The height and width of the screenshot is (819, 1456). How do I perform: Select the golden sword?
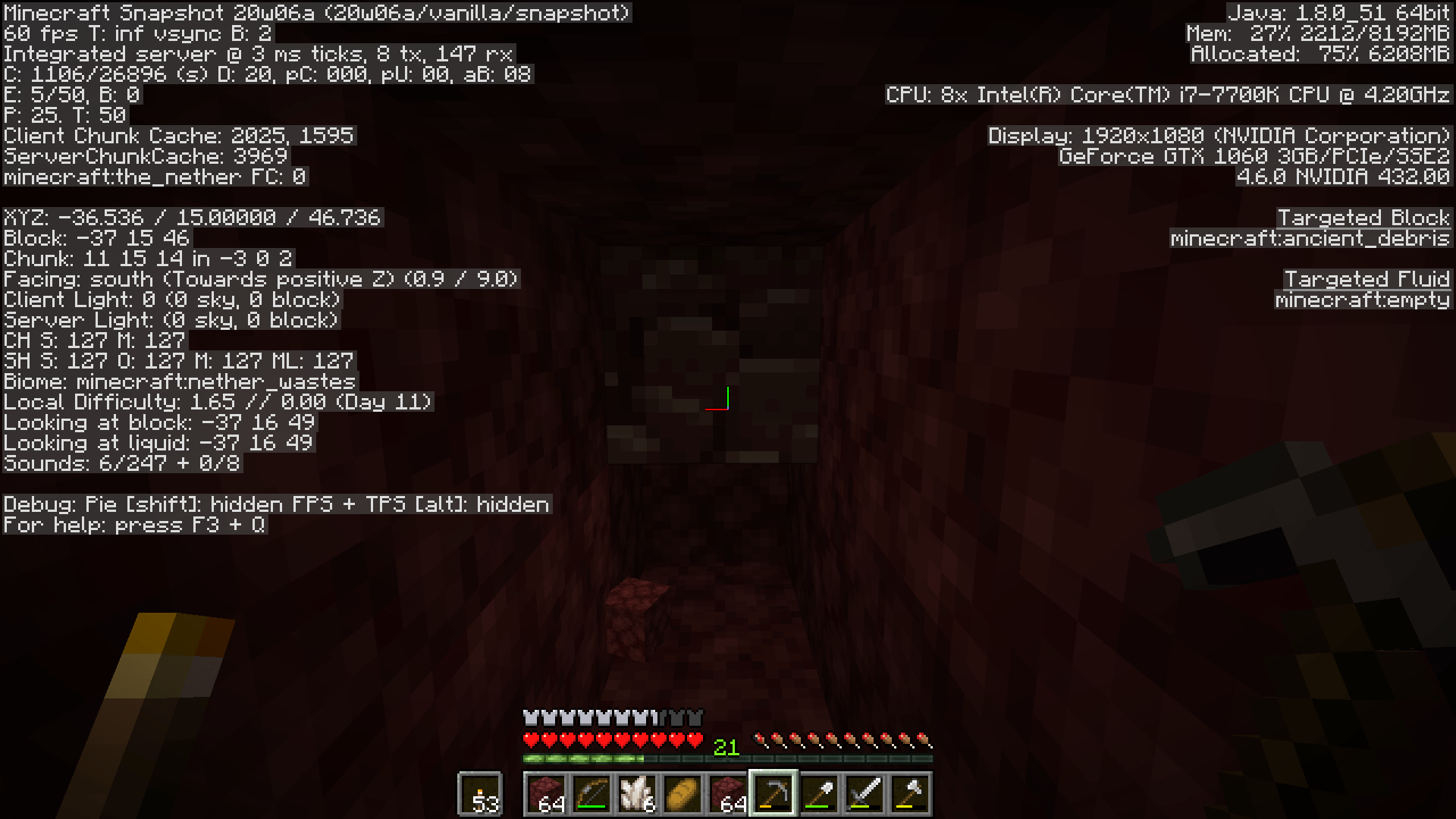(x=866, y=794)
